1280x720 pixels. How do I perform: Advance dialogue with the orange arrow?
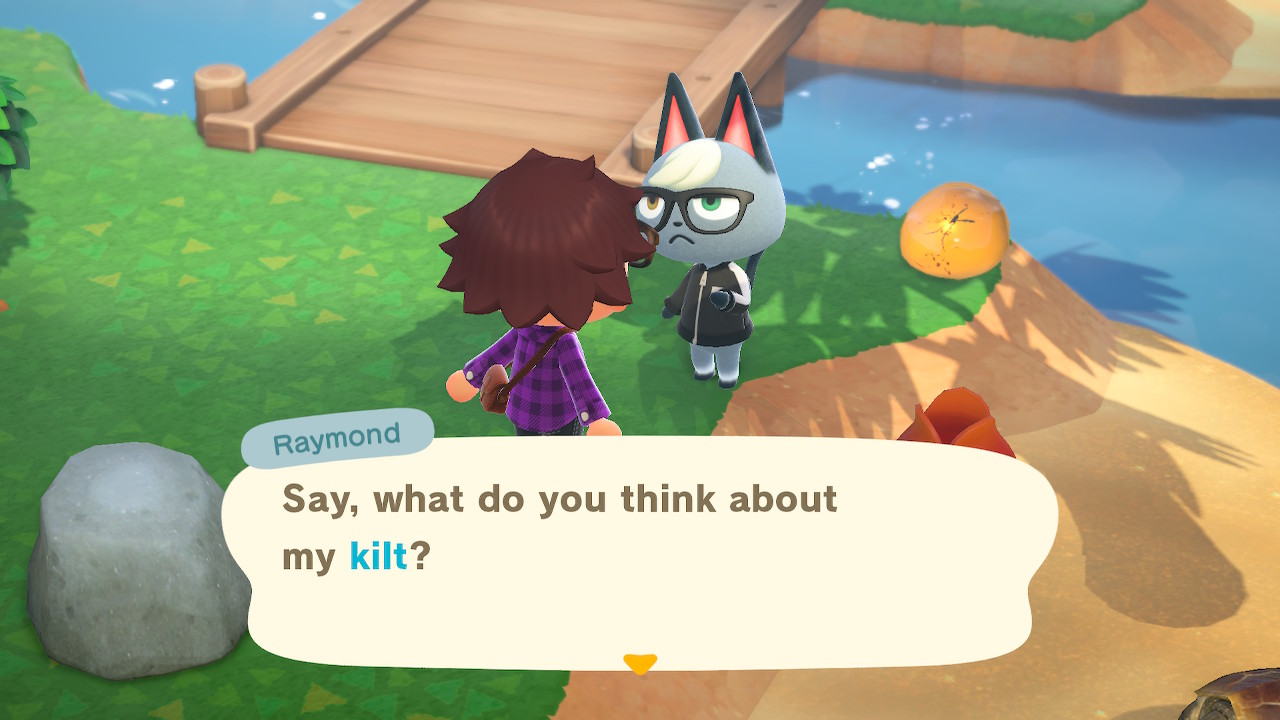pyautogui.click(x=640, y=663)
